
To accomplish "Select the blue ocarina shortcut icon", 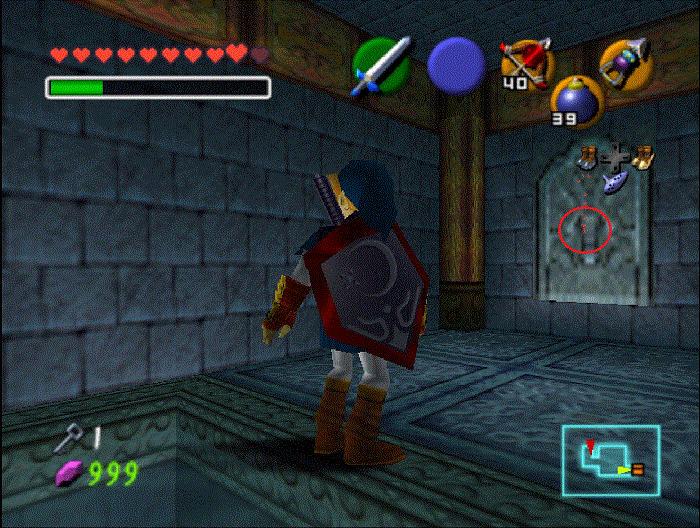I will click(x=614, y=183).
